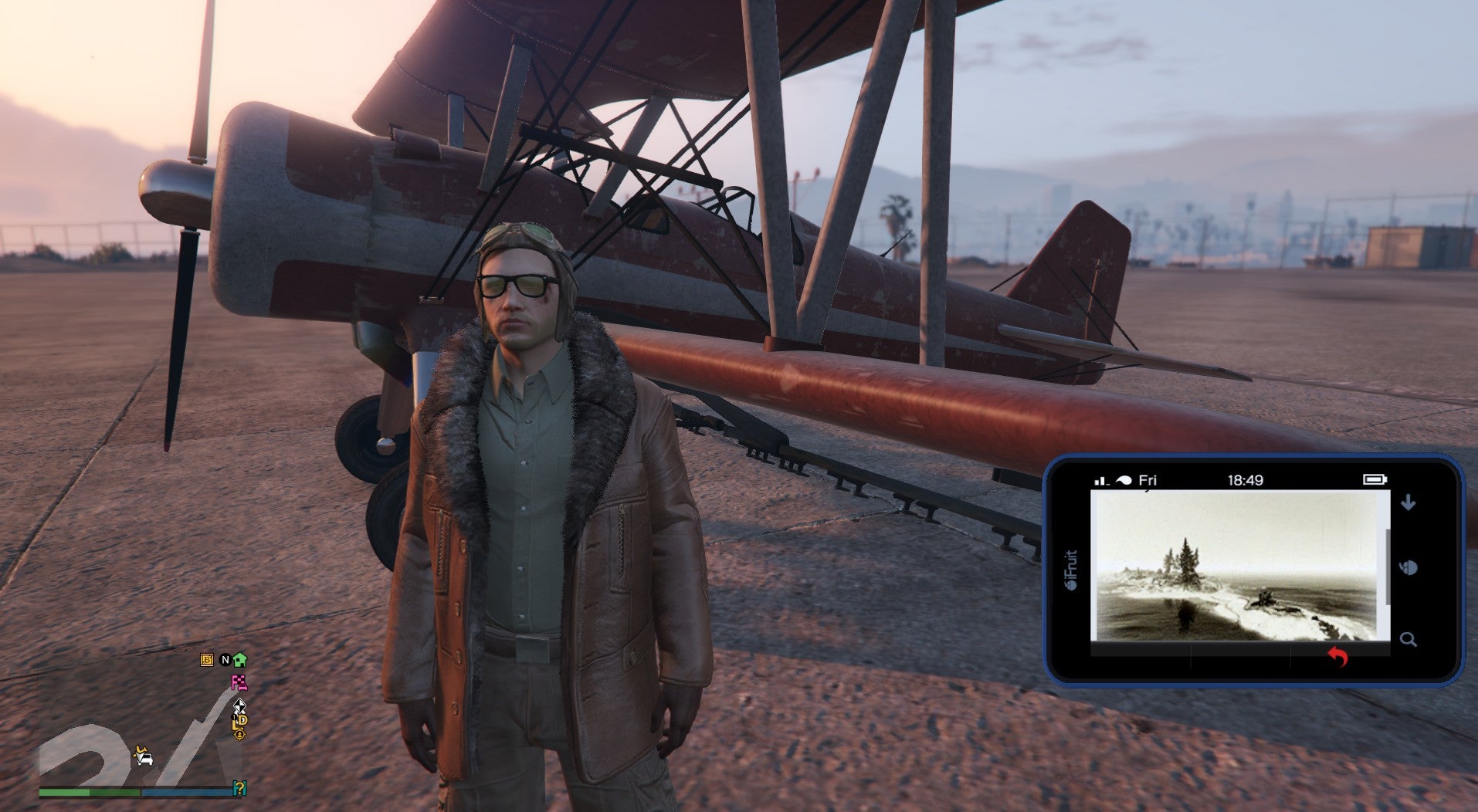Click the crown badge blip on the minimap
This screenshot has height=812, width=1478.
click(x=240, y=735)
